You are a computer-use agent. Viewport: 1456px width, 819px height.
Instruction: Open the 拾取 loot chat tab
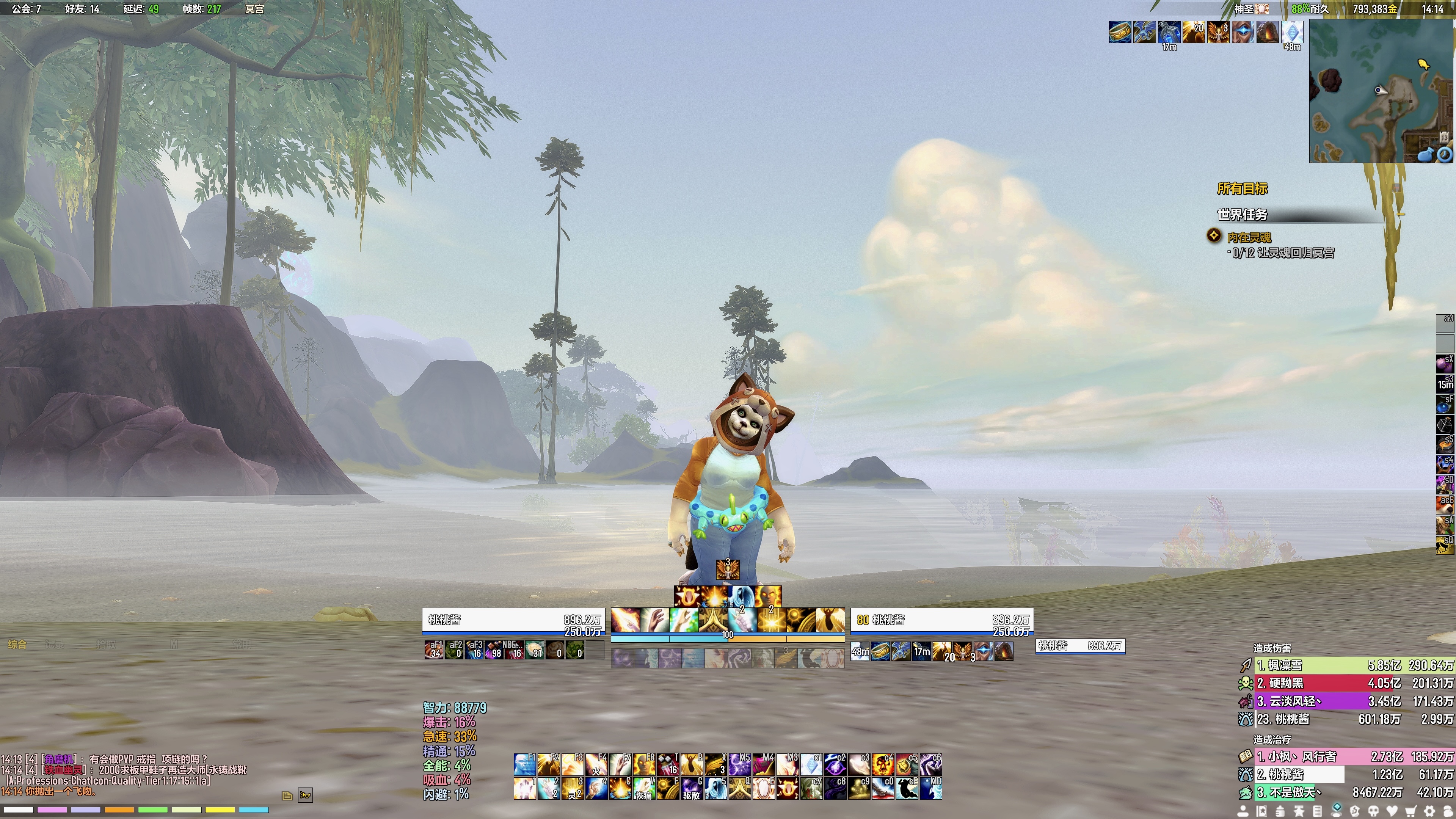click(106, 644)
